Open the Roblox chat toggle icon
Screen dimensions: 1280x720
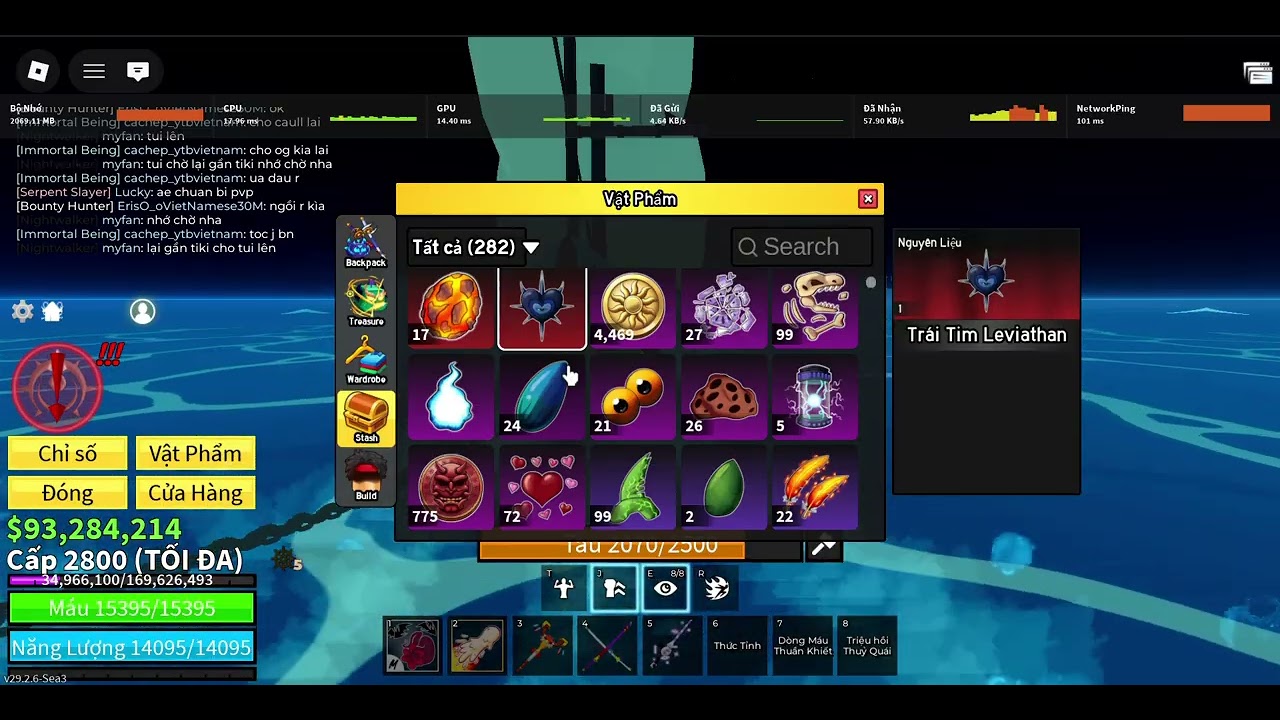tap(138, 71)
